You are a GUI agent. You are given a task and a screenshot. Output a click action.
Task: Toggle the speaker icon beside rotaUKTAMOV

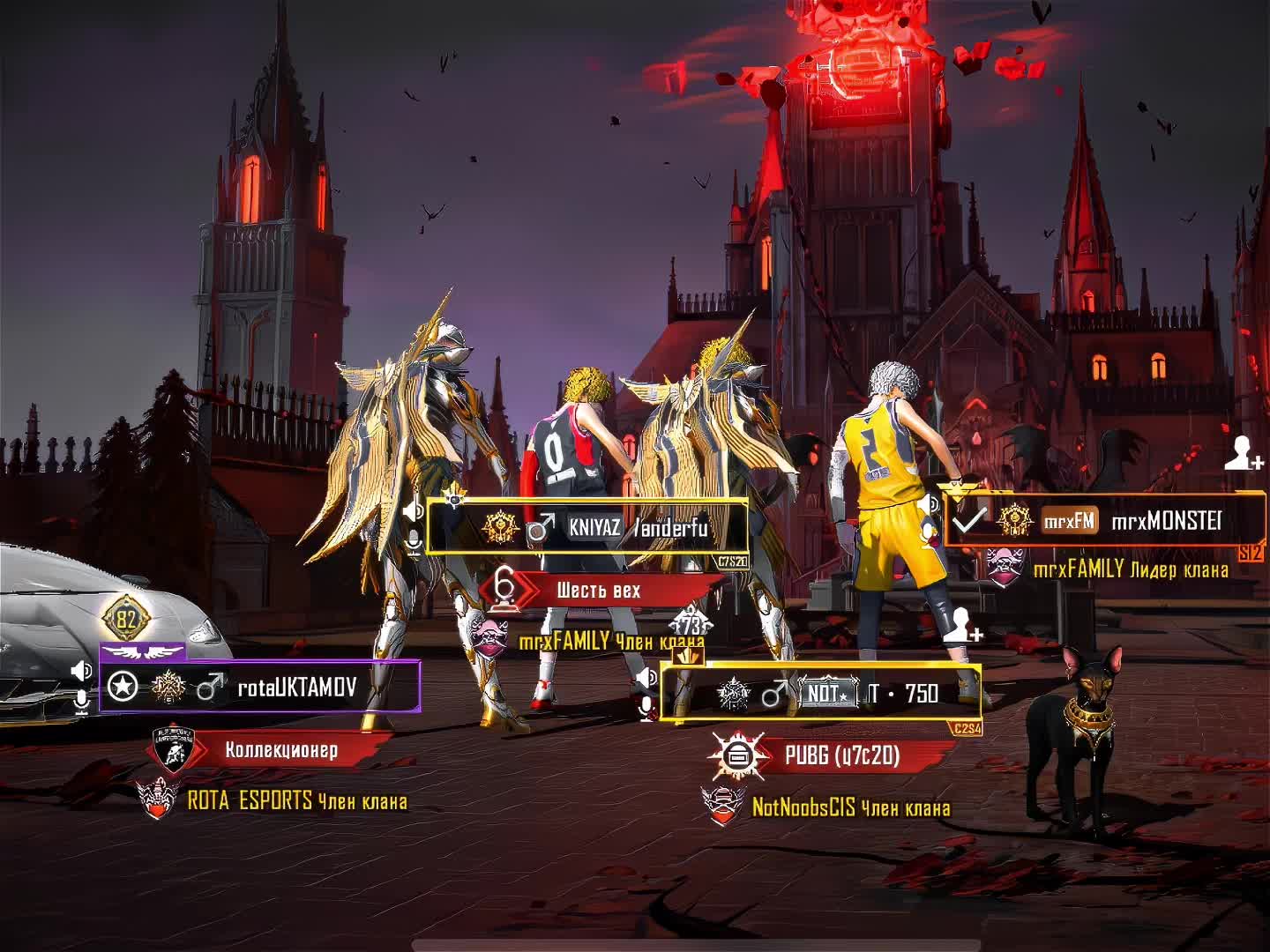81,672
